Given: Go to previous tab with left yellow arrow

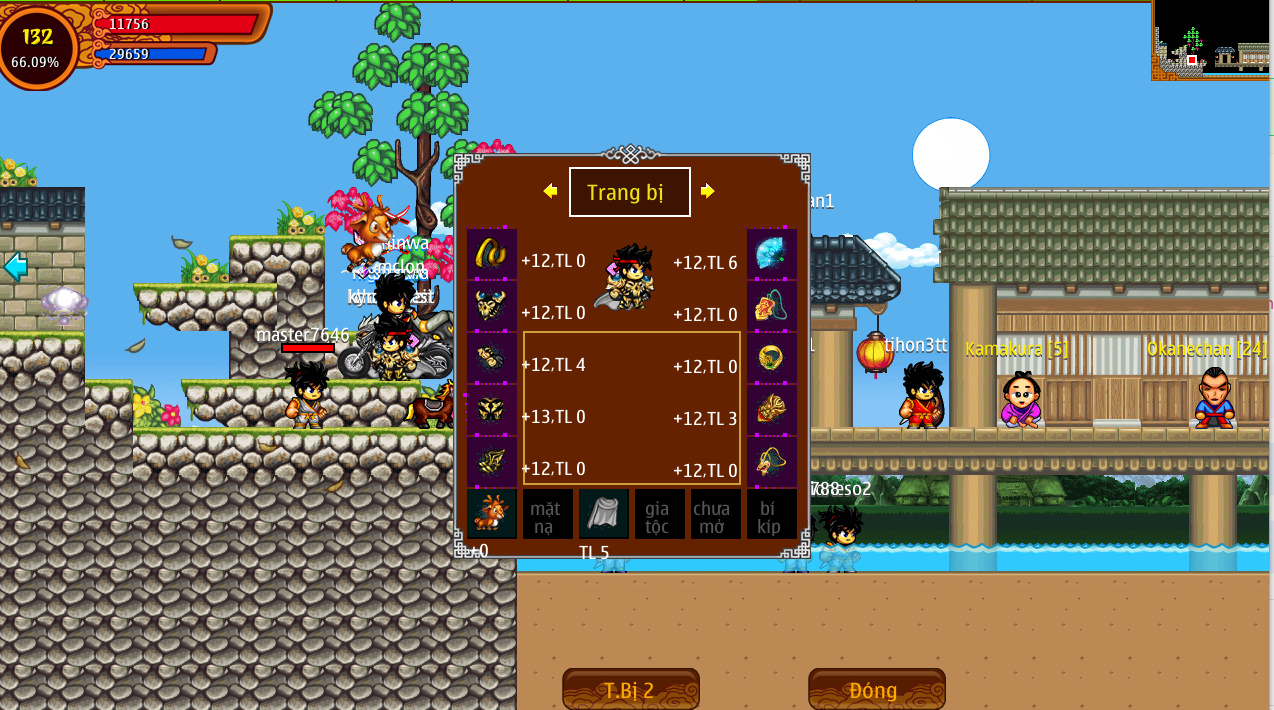Looking at the screenshot, I should click(x=550, y=191).
